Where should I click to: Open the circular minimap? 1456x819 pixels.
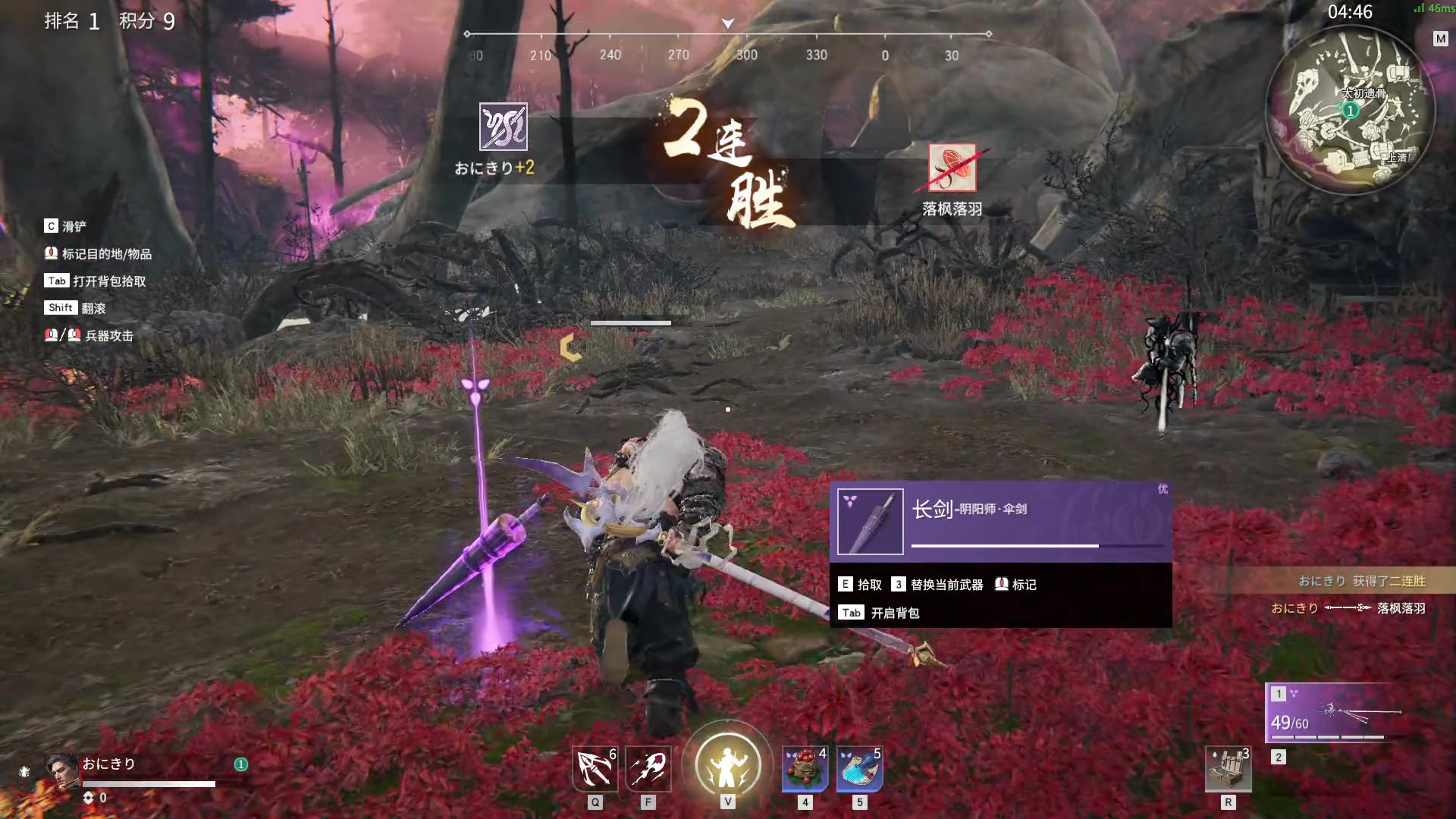(x=1350, y=111)
